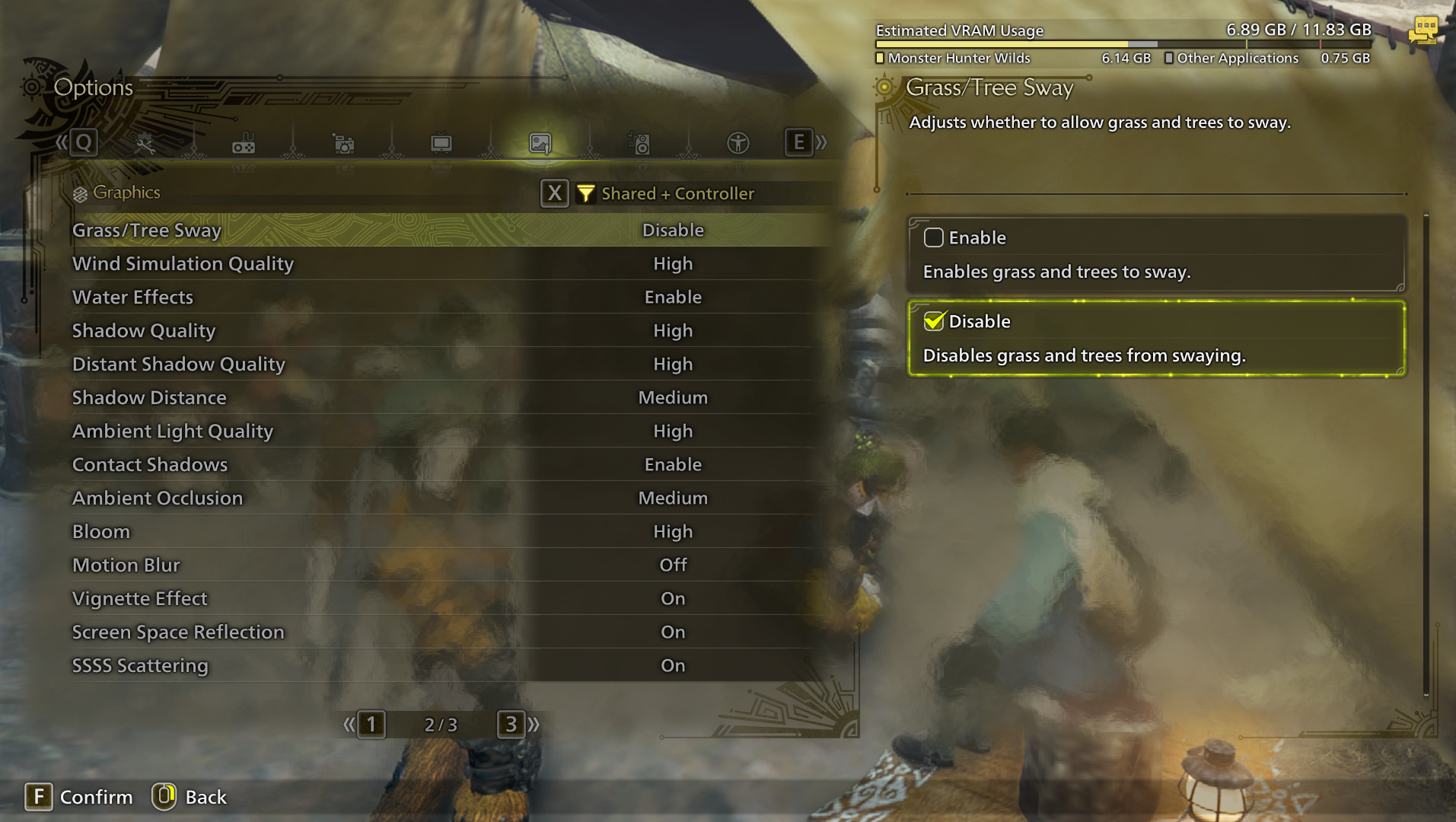The width and height of the screenshot is (1456, 822).
Task: Tick the Enable option for grass sway
Action: click(x=934, y=237)
